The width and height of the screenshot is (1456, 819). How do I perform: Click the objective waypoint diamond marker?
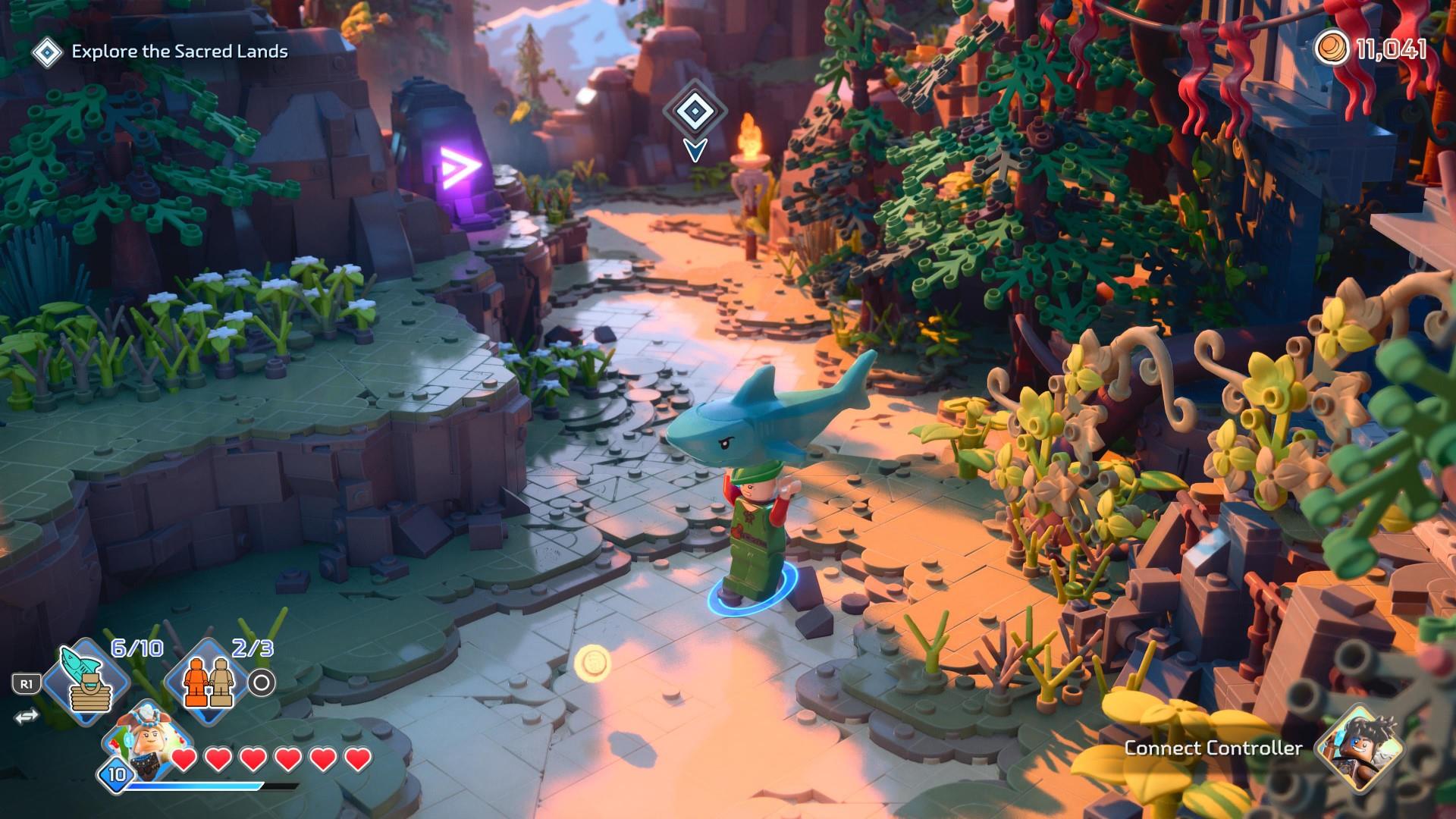point(693,111)
